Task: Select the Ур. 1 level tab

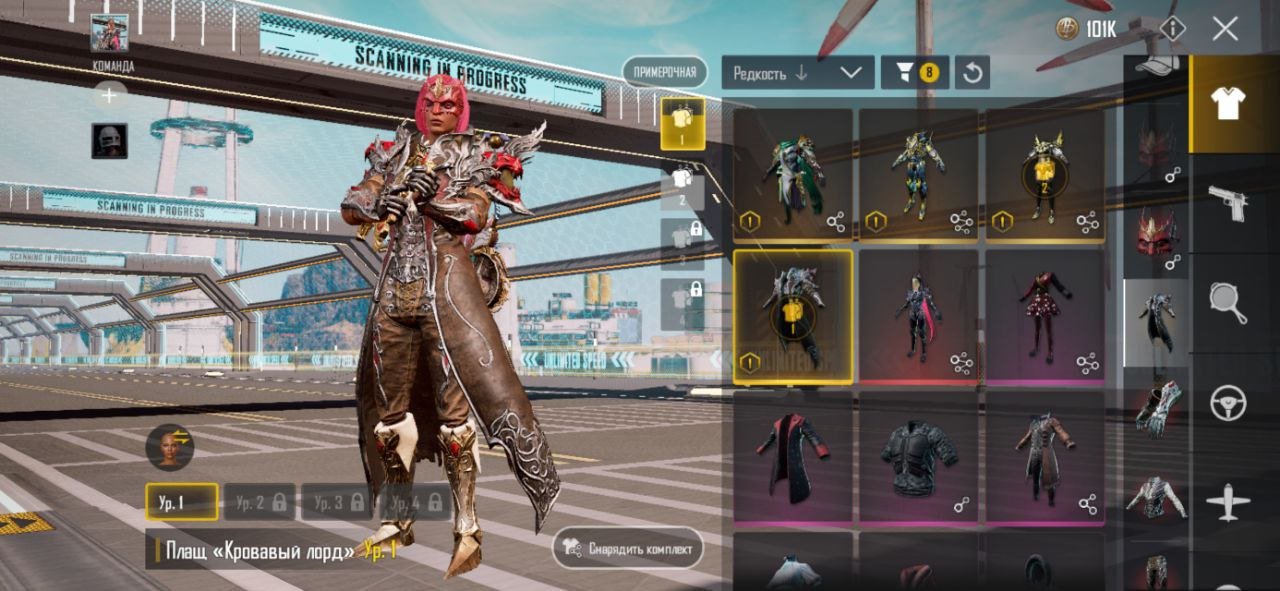Action: (181, 502)
